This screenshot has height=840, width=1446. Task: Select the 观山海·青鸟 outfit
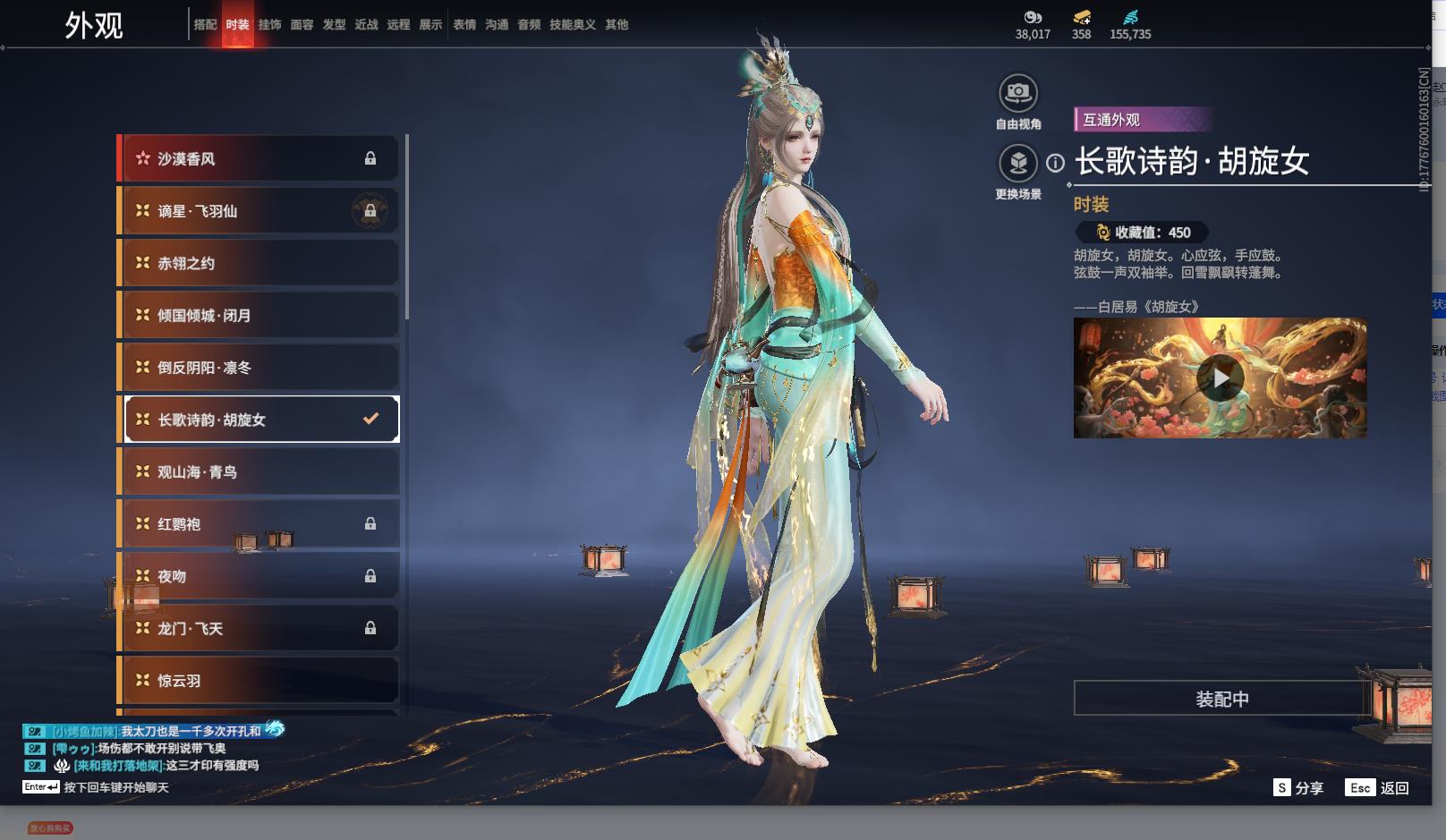[x=259, y=472]
